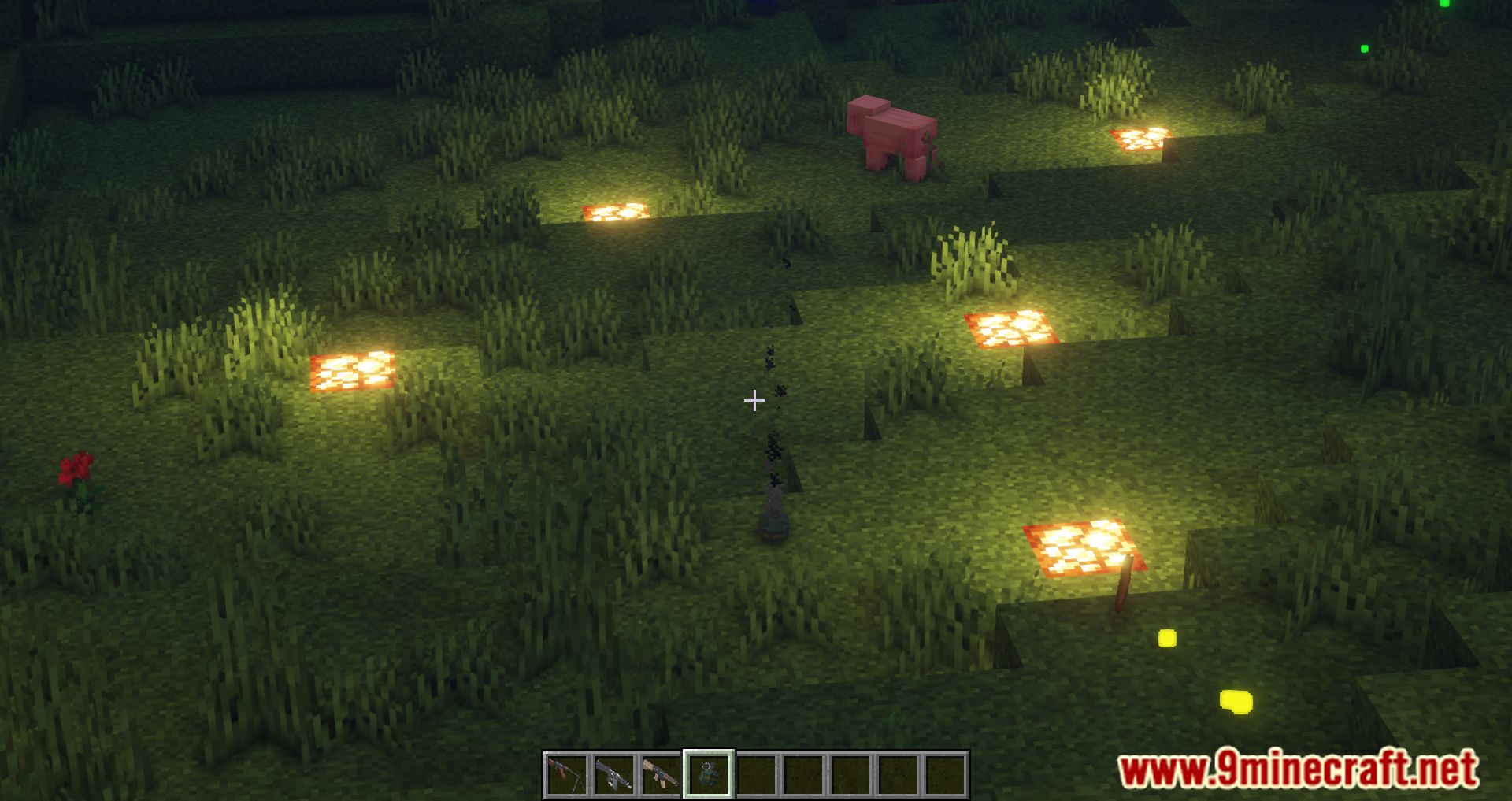Click the glowing block on the left side
This screenshot has height=801, width=1512.
click(352, 372)
